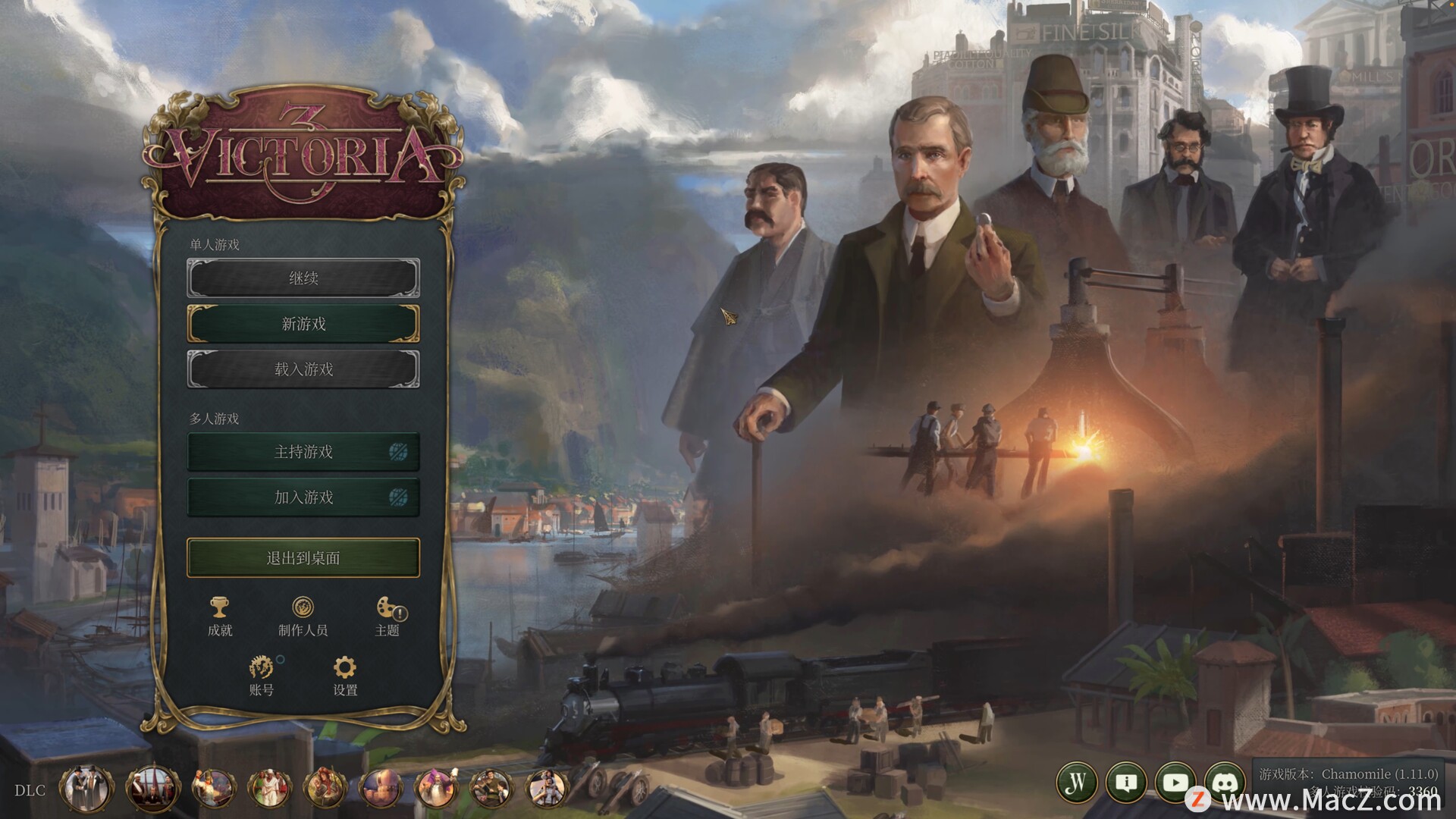The width and height of the screenshot is (1456, 819).
Task: Open the info speech-bubble forum button
Action: [1126, 783]
